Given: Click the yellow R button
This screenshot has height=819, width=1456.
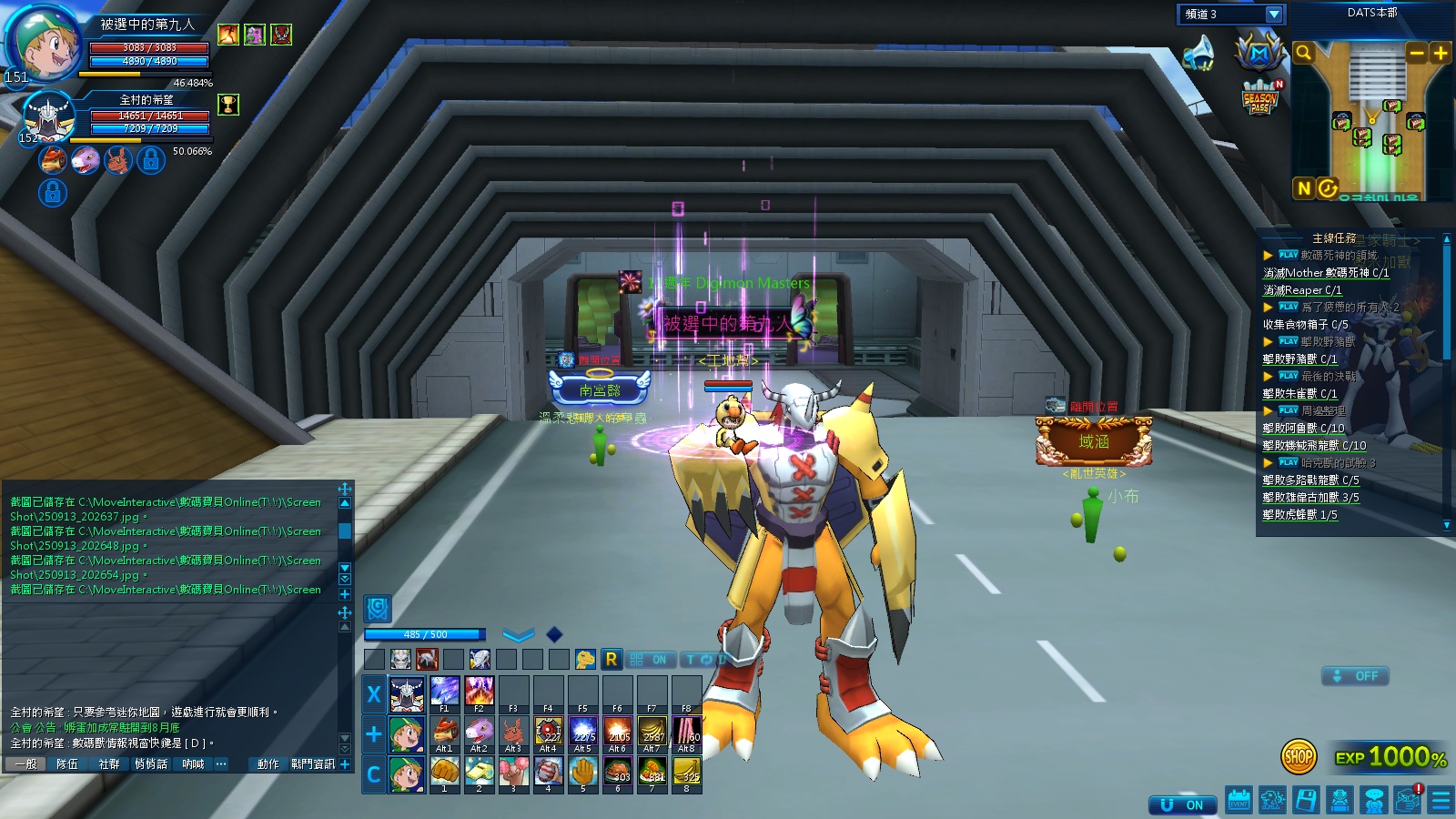Looking at the screenshot, I should [611, 659].
